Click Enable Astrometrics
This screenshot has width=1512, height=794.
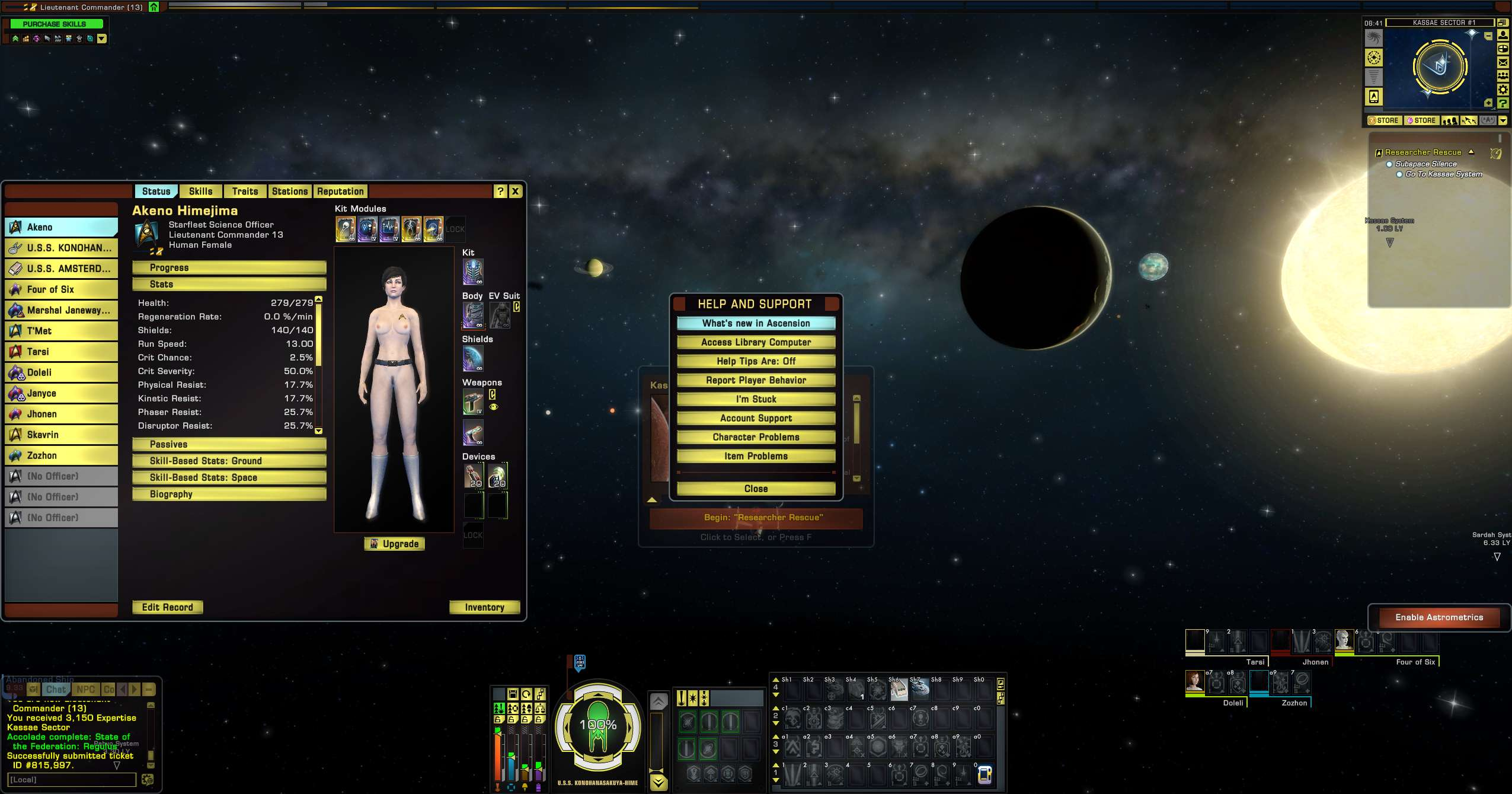pyautogui.click(x=1439, y=617)
